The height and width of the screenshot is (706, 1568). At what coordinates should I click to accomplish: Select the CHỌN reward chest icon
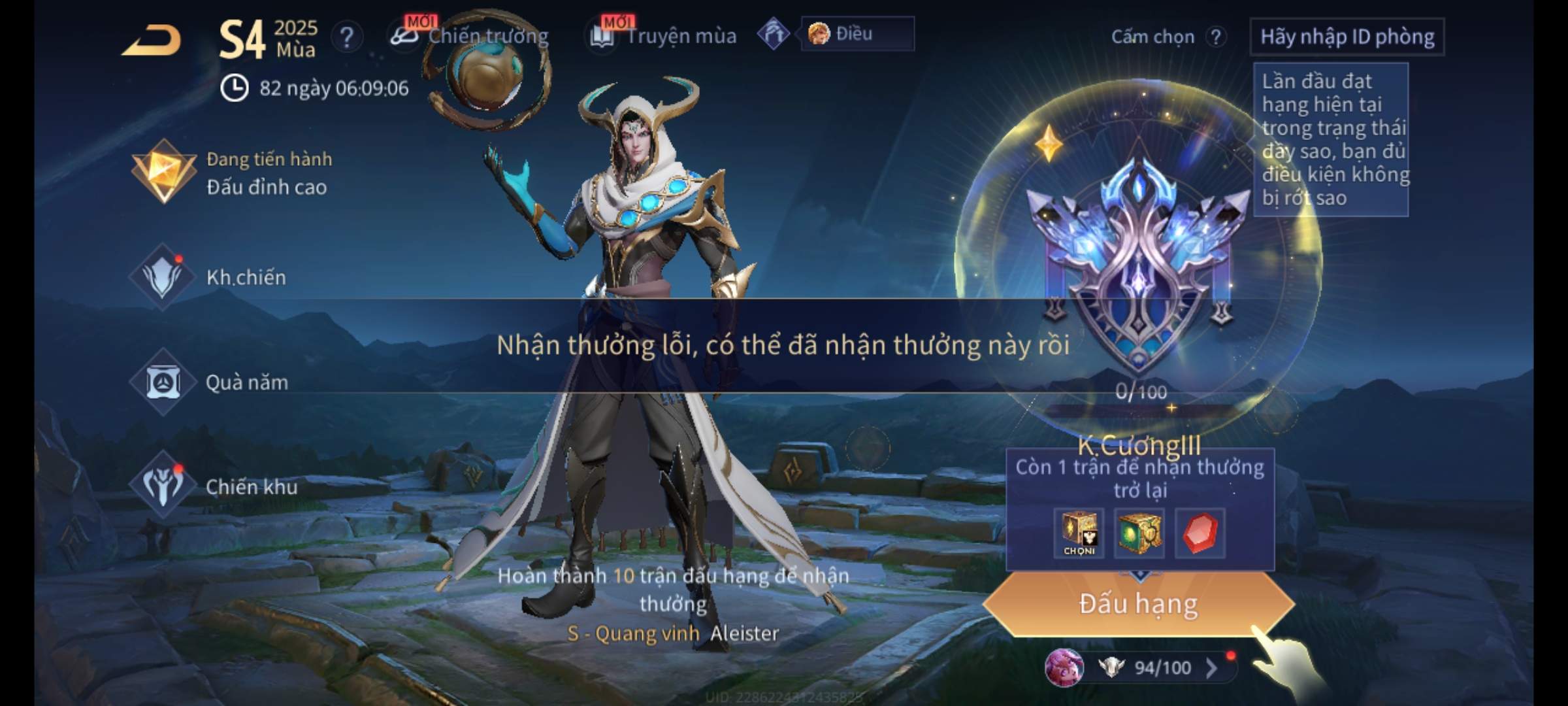(1079, 533)
